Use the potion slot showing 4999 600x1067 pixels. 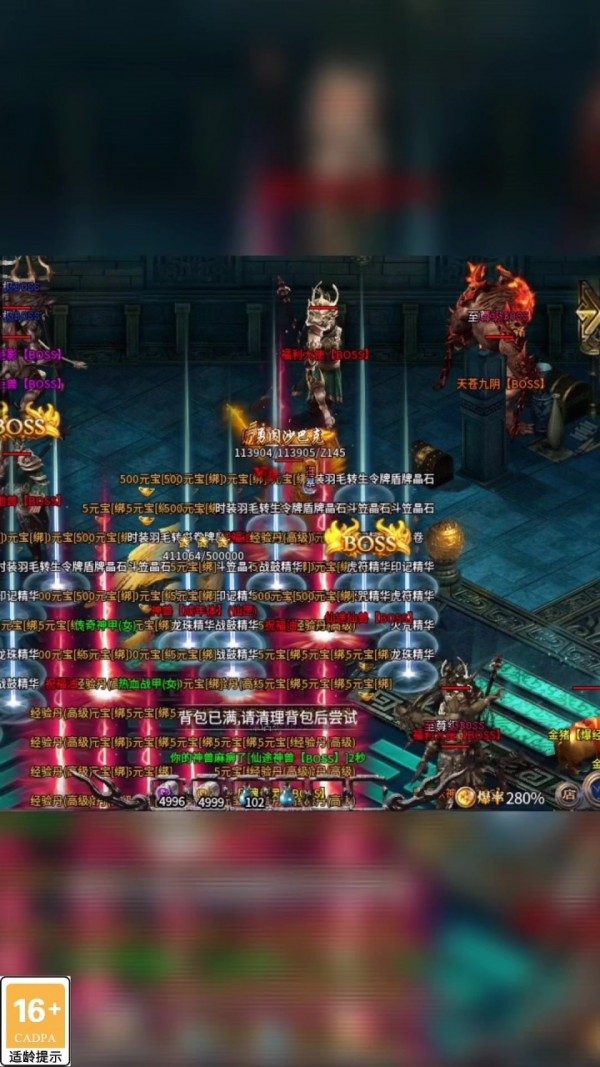click(210, 797)
